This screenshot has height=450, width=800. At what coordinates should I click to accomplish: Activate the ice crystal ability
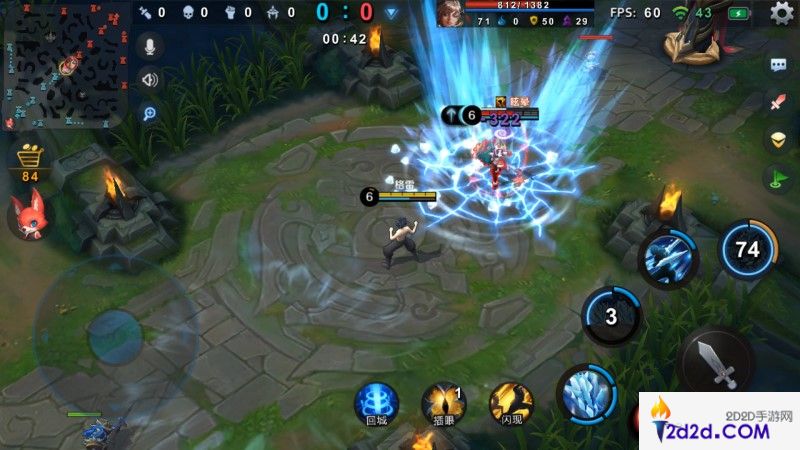click(585, 393)
